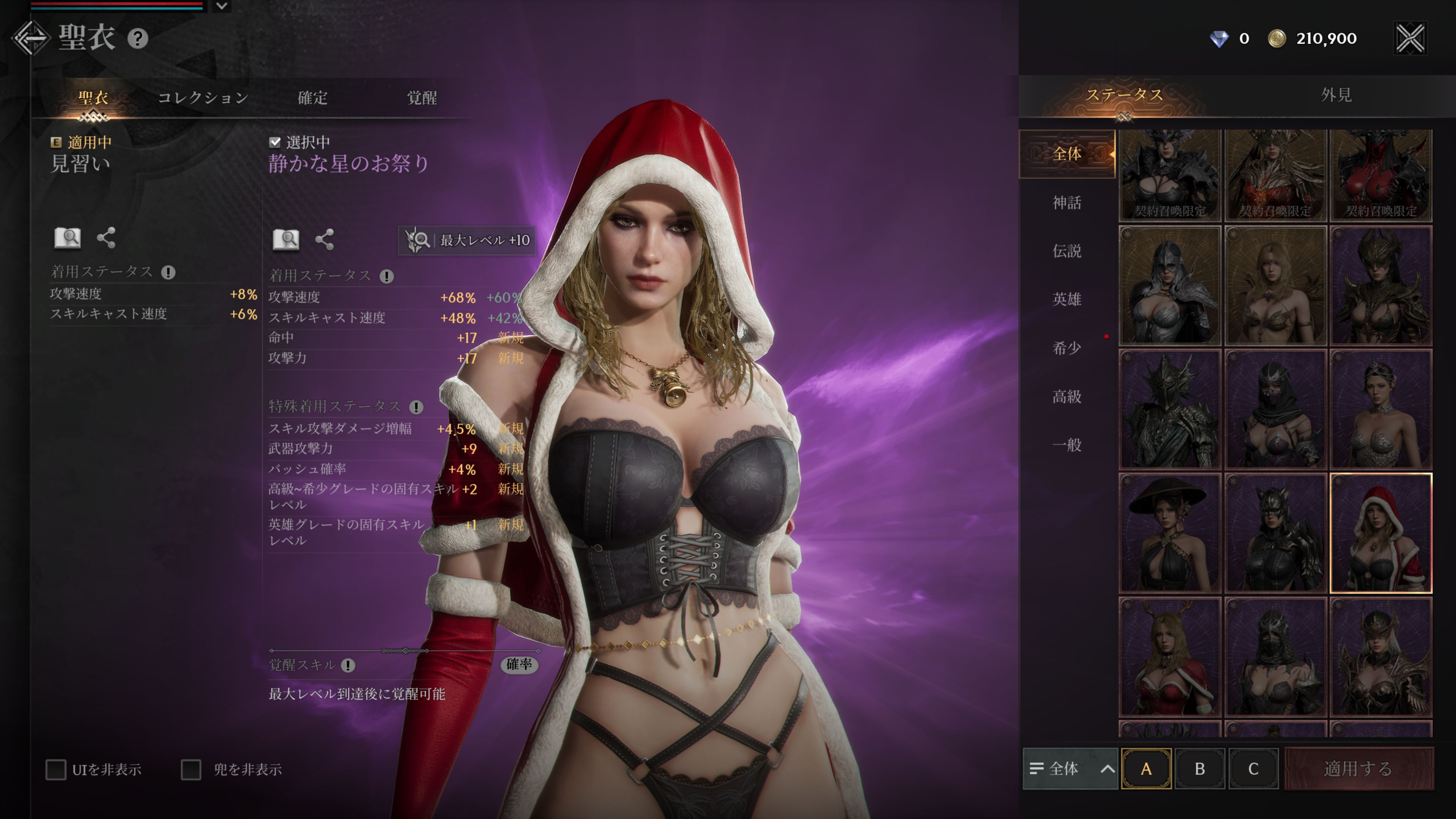The image size is (1456, 819).
Task: Click the 確率 probability button
Action: pyautogui.click(x=519, y=664)
